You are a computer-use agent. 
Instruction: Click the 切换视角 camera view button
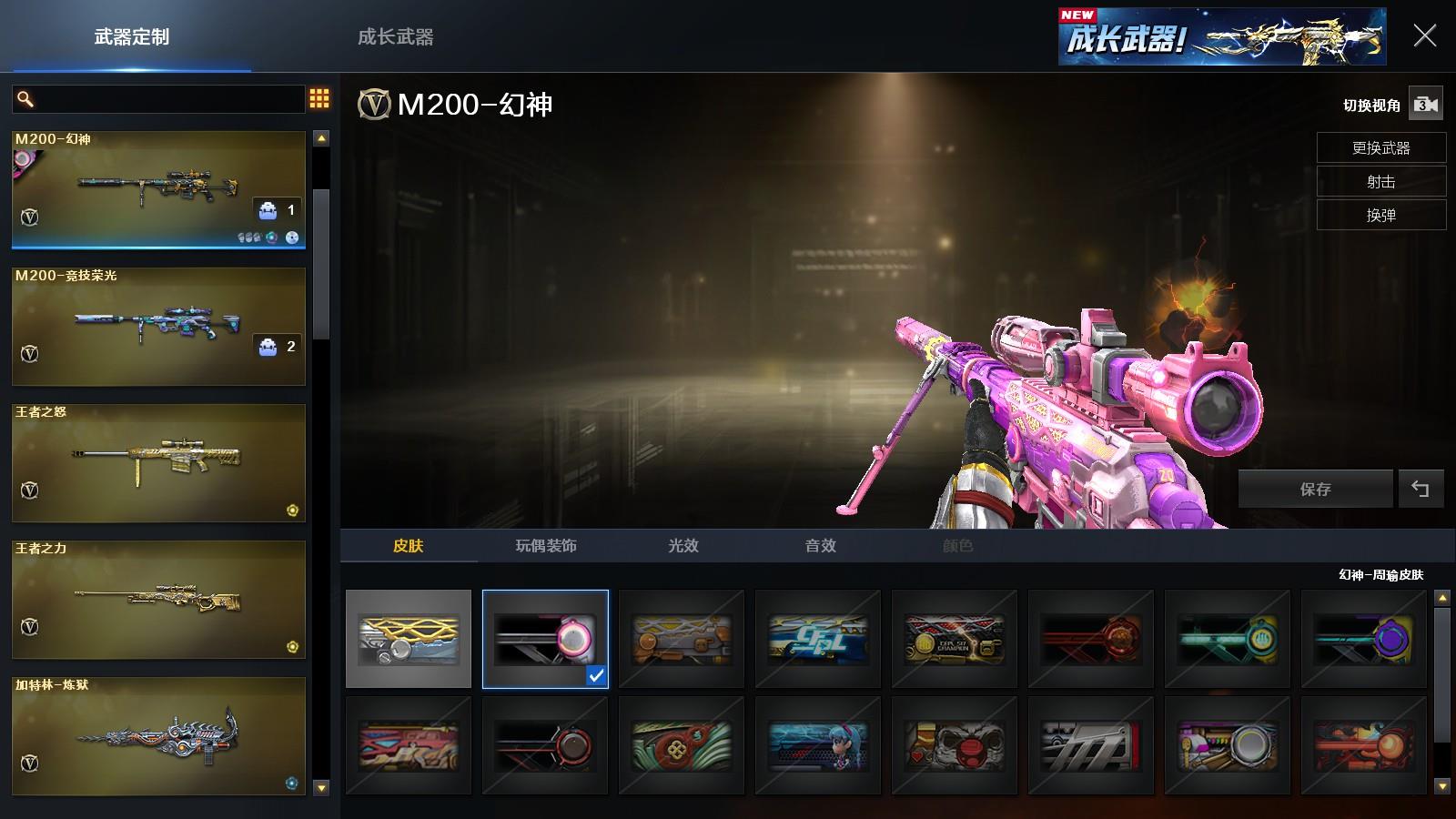pyautogui.click(x=1425, y=105)
